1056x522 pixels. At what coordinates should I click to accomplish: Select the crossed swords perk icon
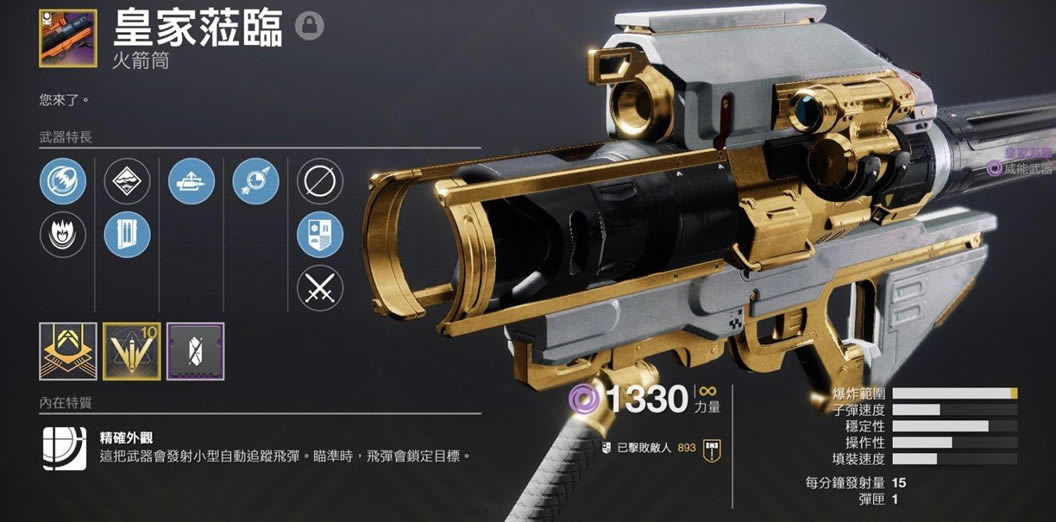320,289
